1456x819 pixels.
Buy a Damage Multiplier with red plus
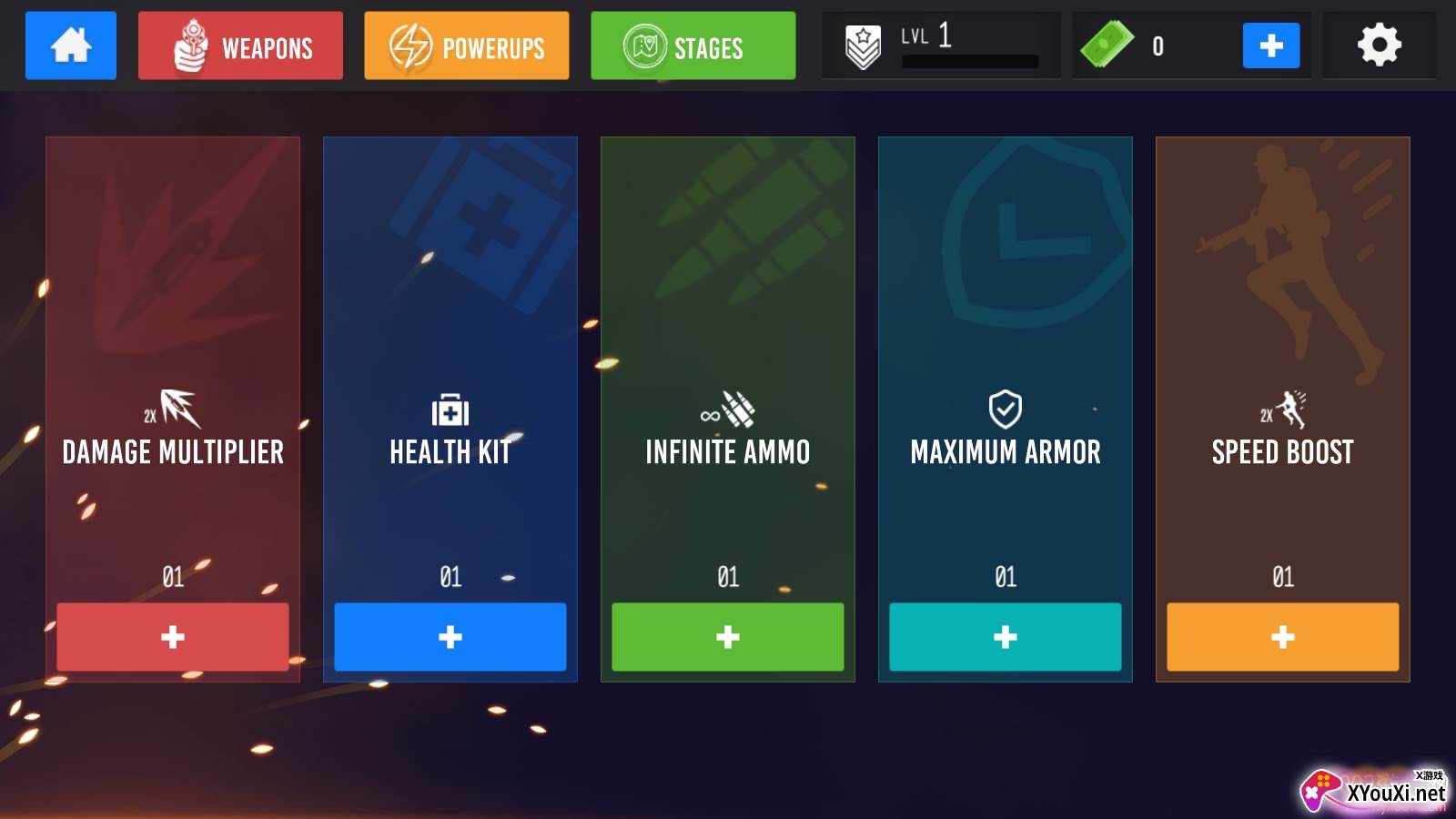[x=173, y=637]
